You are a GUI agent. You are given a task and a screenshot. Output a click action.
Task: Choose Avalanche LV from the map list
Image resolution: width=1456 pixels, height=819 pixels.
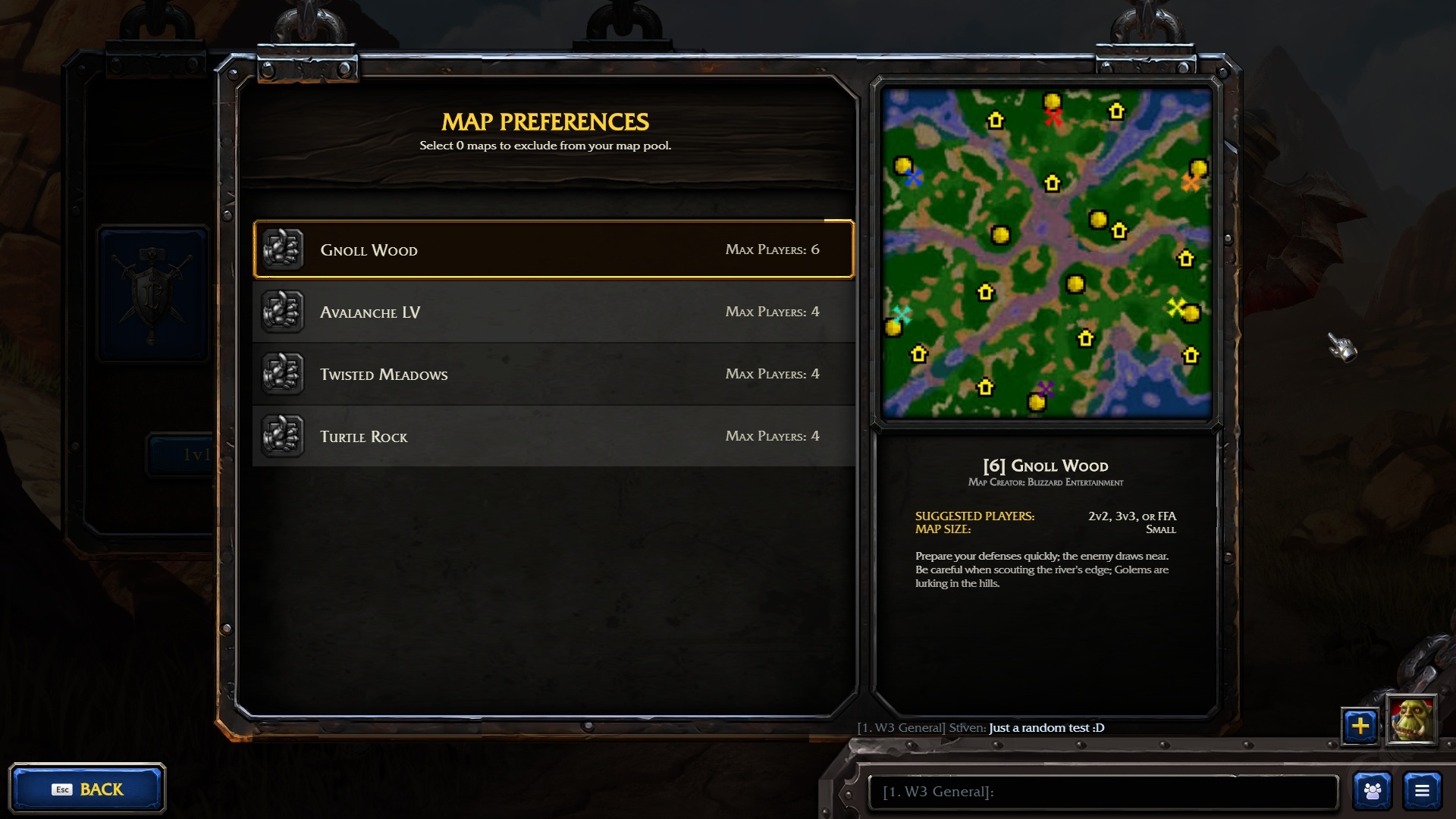point(554,312)
